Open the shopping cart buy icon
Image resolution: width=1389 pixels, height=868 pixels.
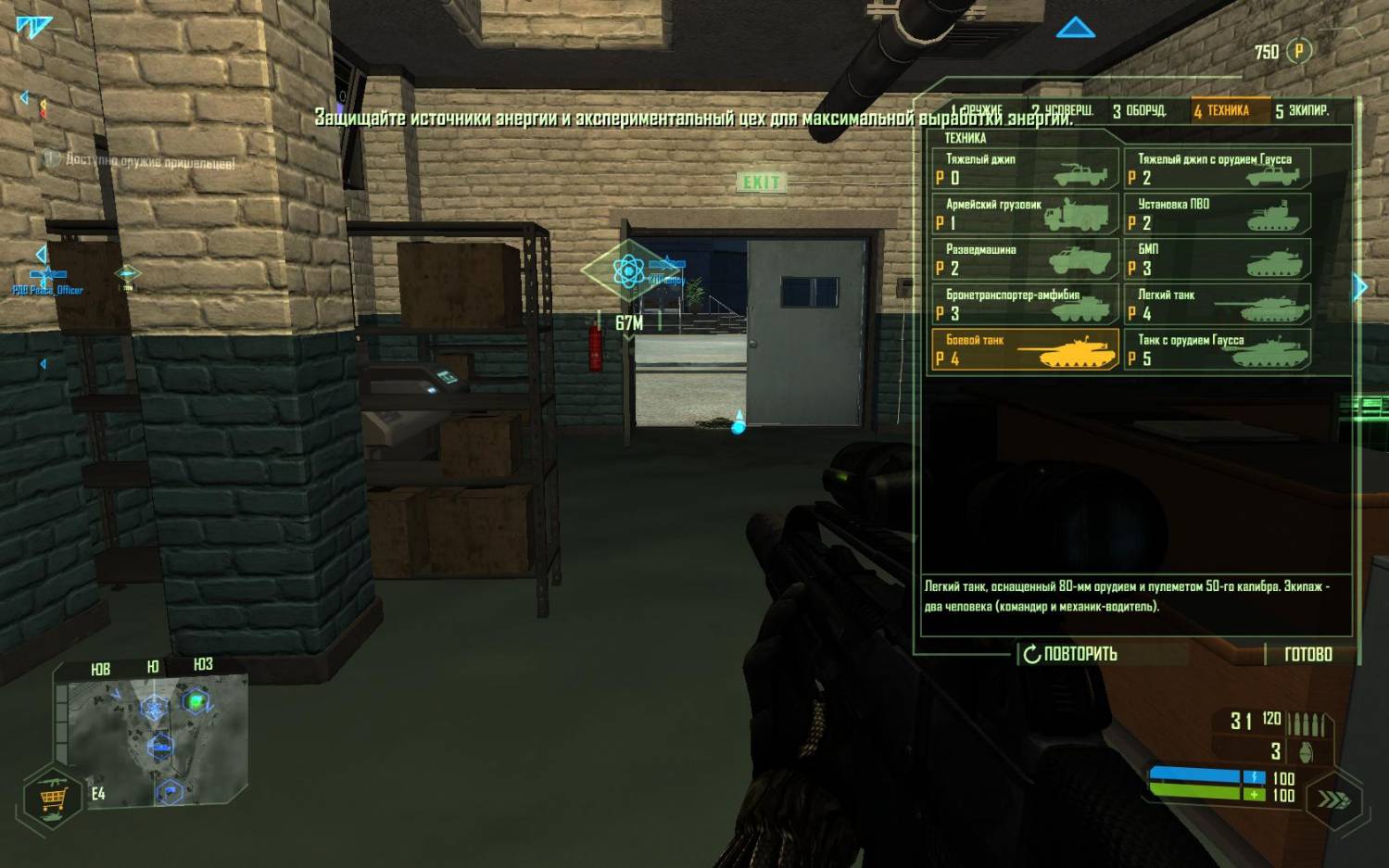[52, 798]
